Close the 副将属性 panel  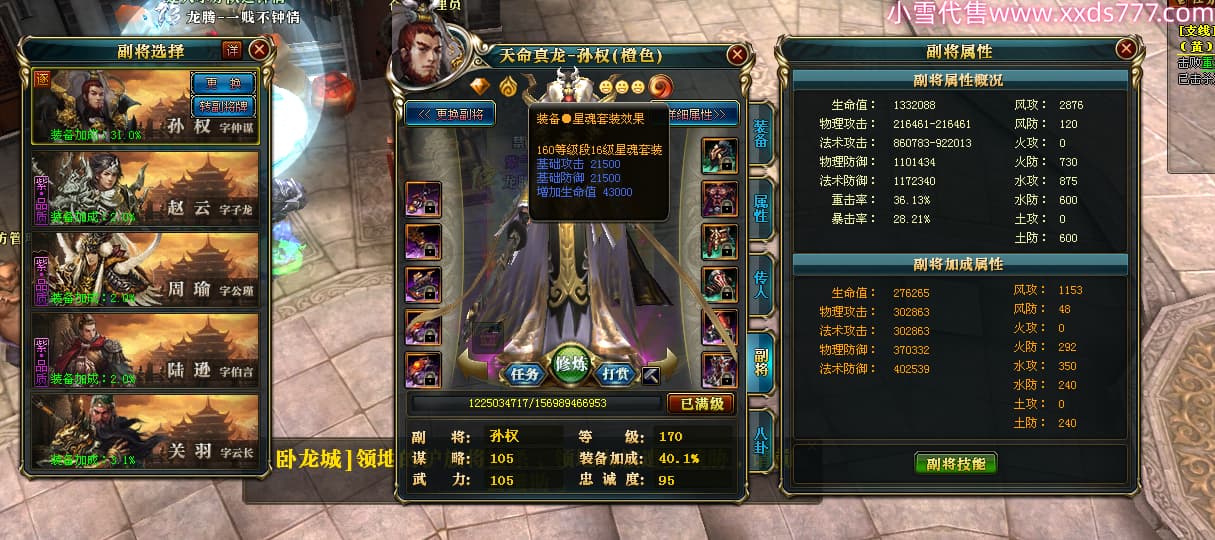(x=1126, y=48)
